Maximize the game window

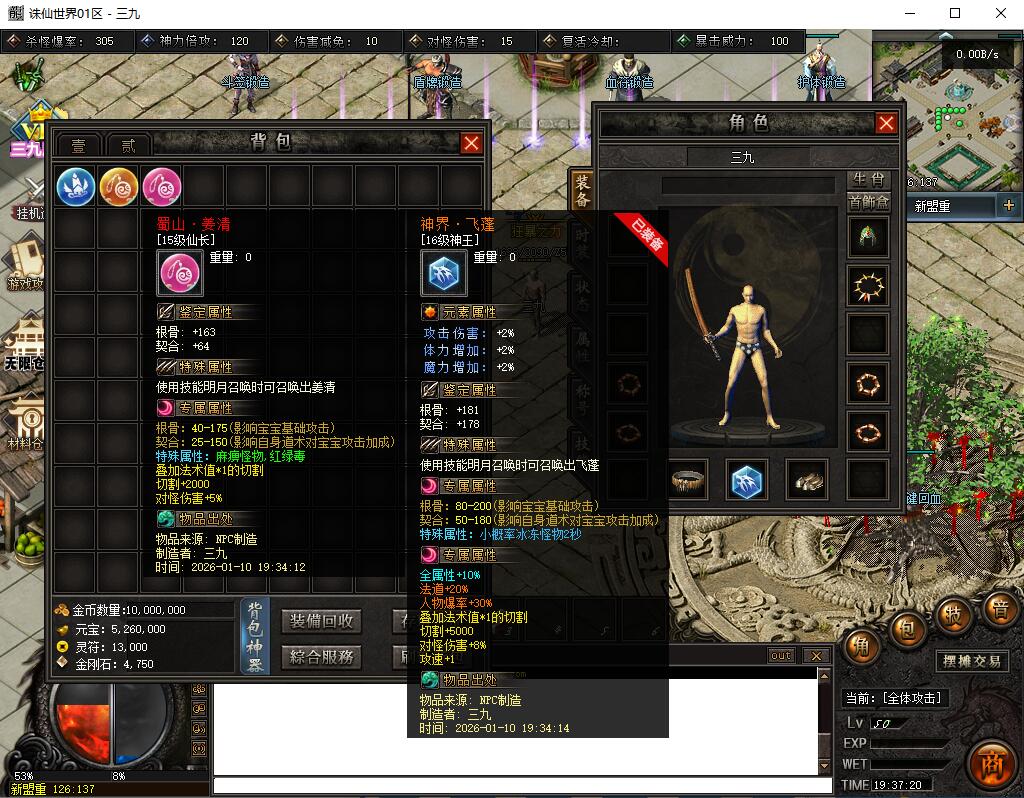pos(954,13)
